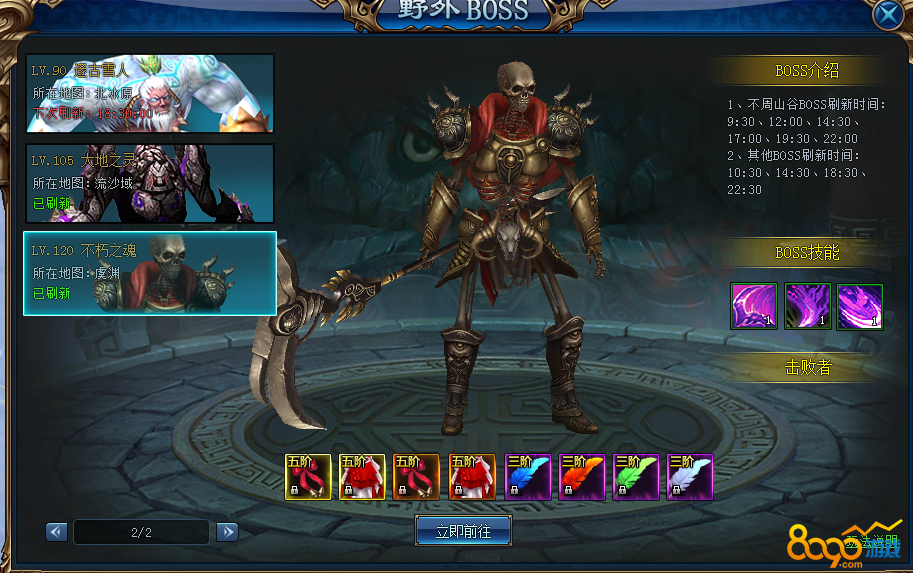Viewport: 913px width, 573px height.
Task: Inspect the white feather reward
Action: coord(690,477)
